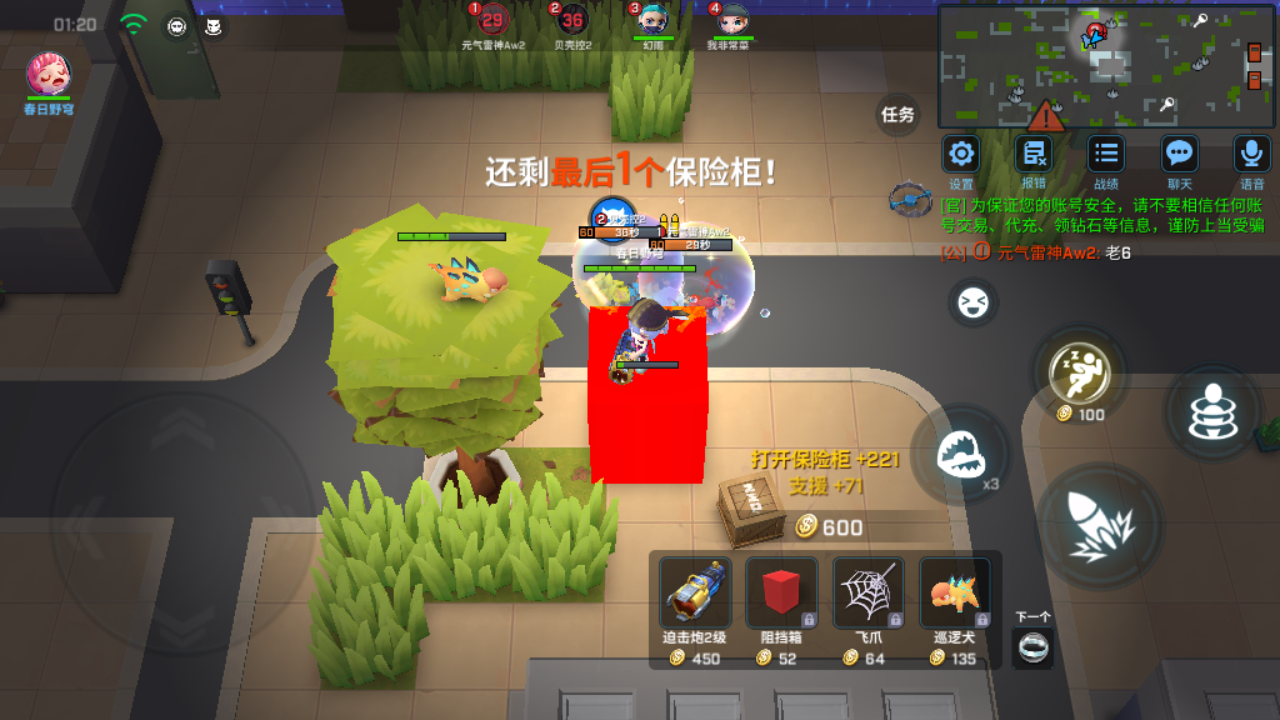Open the 设置 settings panel
Viewport: 1280px width, 720px height.
pyautogui.click(x=961, y=155)
